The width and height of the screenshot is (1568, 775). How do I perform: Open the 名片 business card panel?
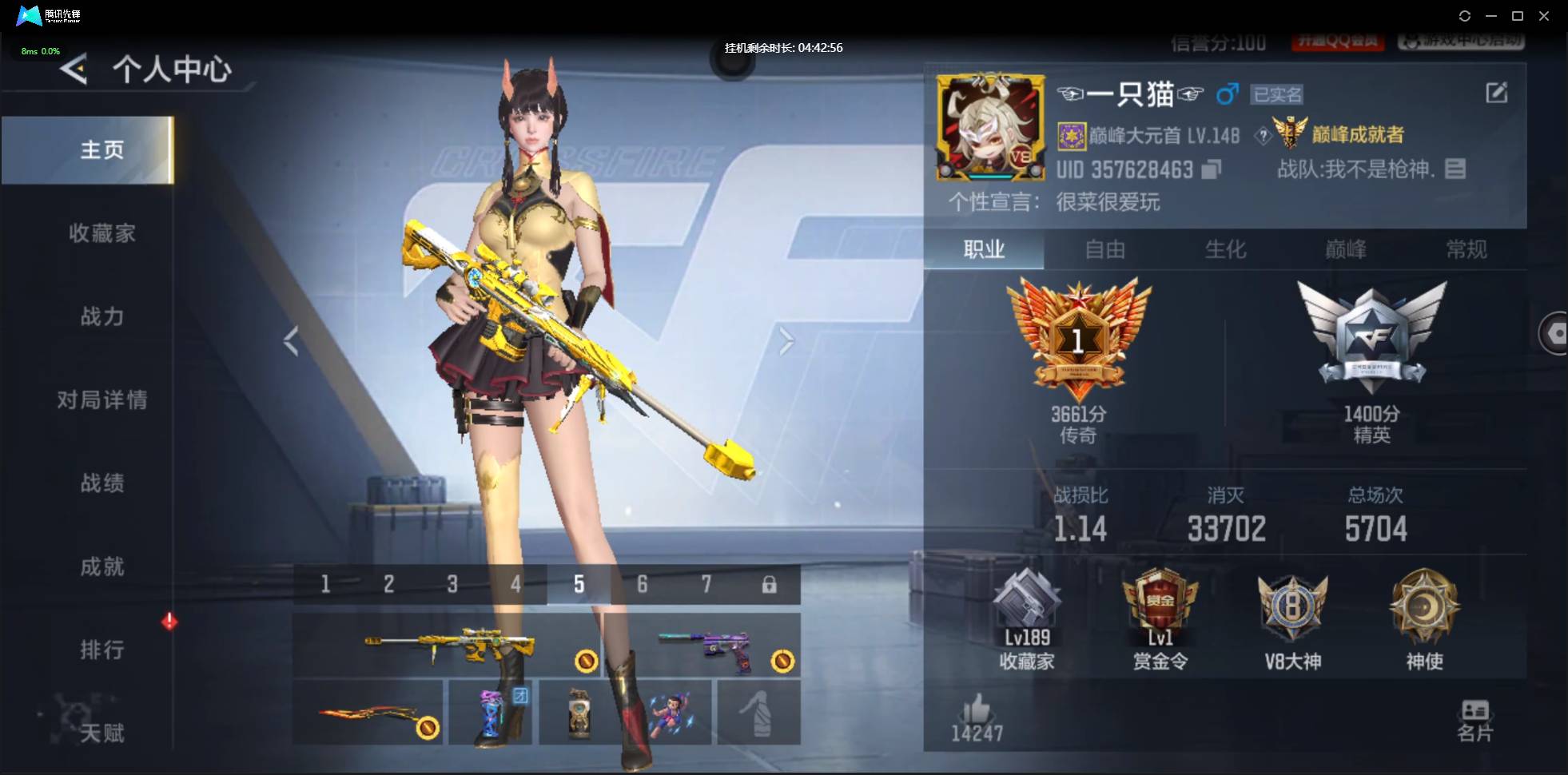coord(1476,717)
